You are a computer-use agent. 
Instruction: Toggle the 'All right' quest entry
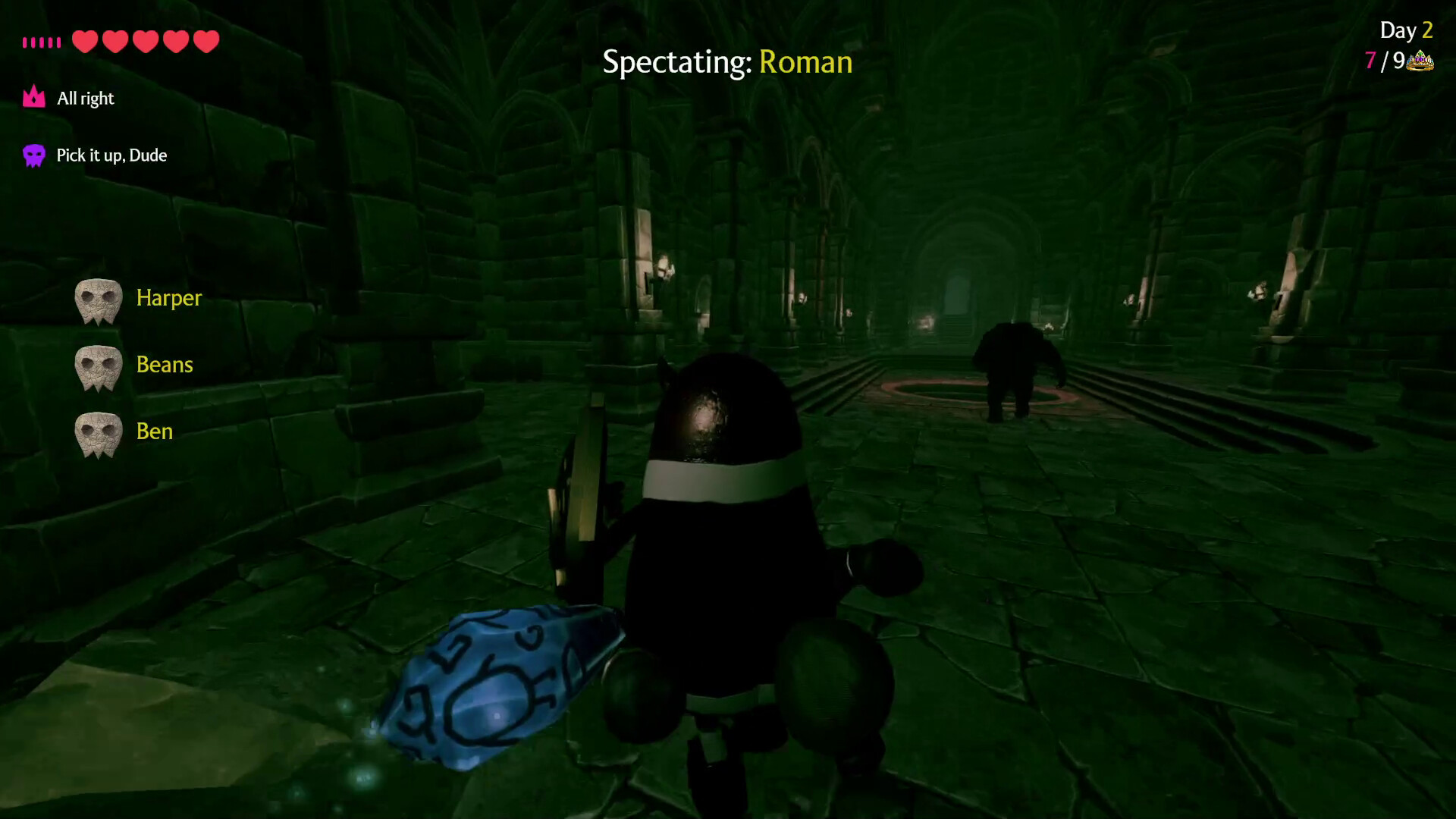pyautogui.click(x=86, y=98)
